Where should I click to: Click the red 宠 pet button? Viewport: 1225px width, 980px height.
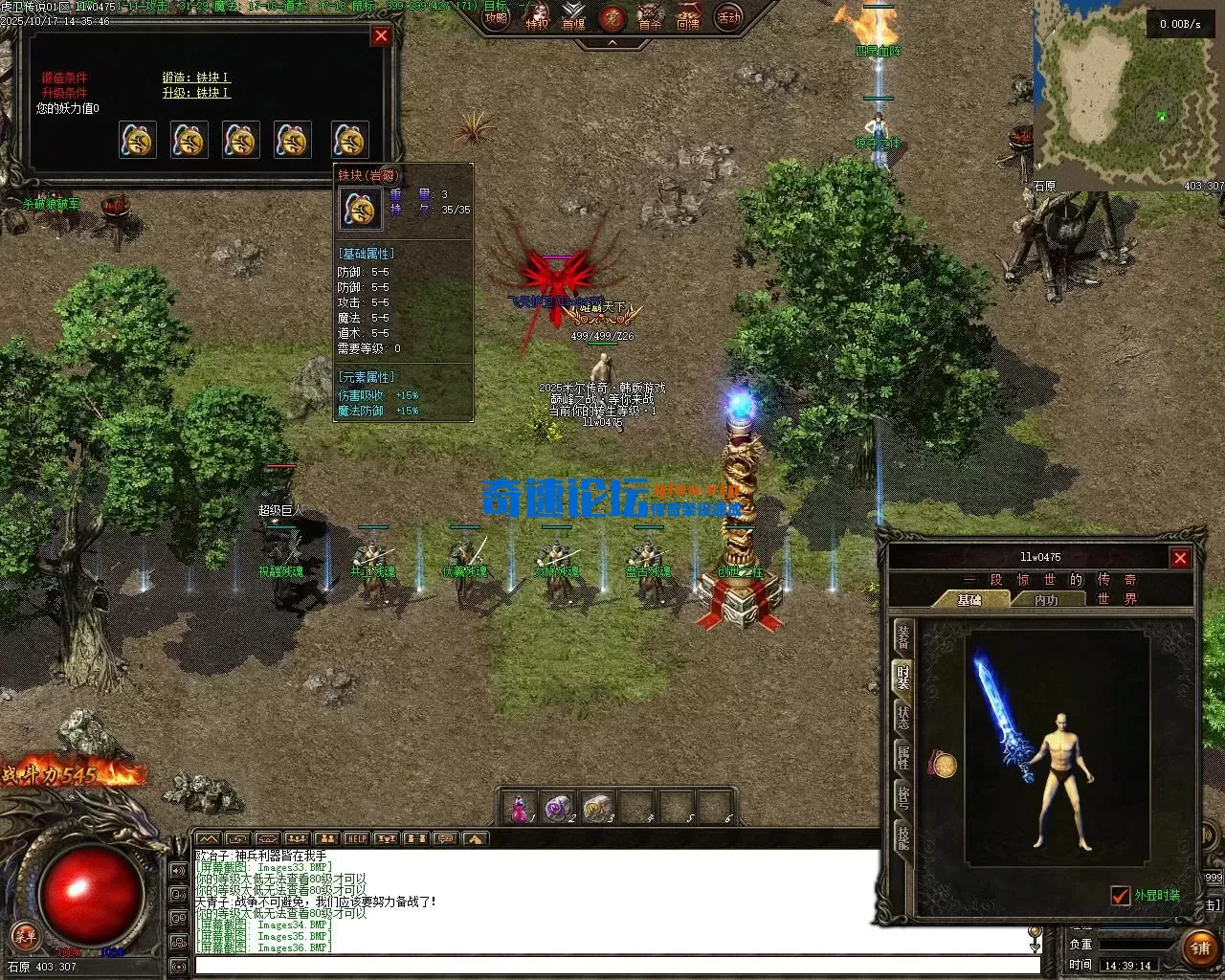coord(612,17)
